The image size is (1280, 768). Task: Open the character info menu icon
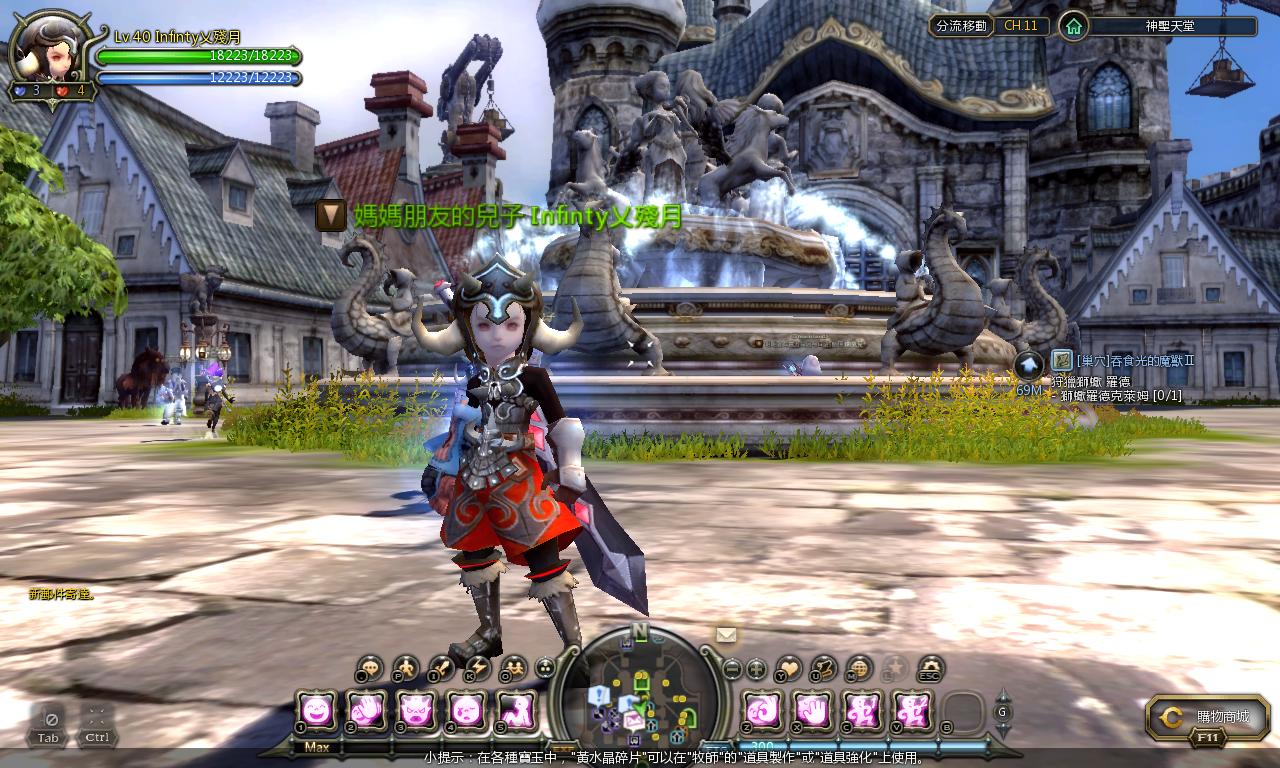click(406, 667)
